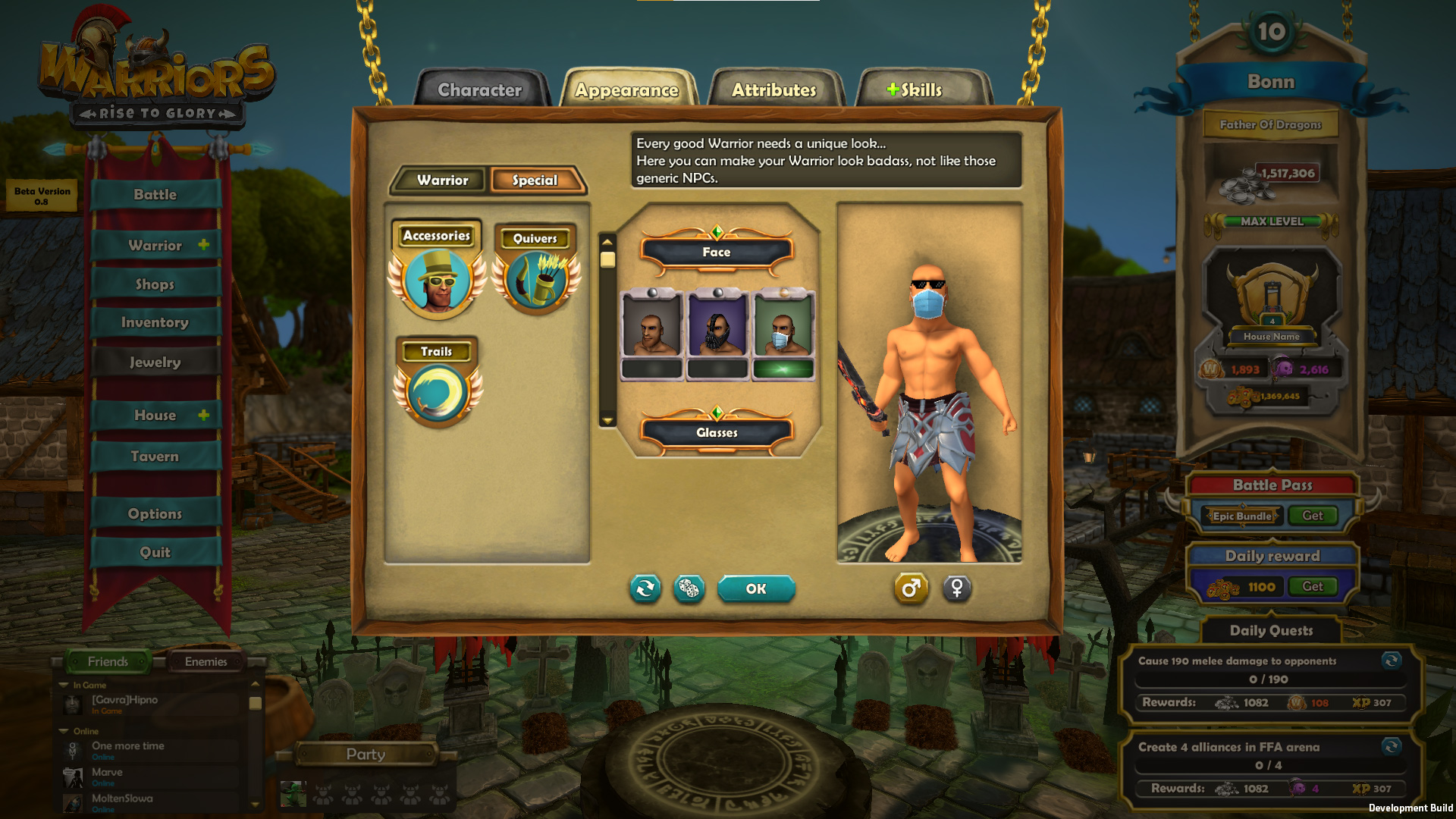1456x819 pixels.
Task: Get the Battle Pass Epic Bundle
Action: pos(1312,516)
